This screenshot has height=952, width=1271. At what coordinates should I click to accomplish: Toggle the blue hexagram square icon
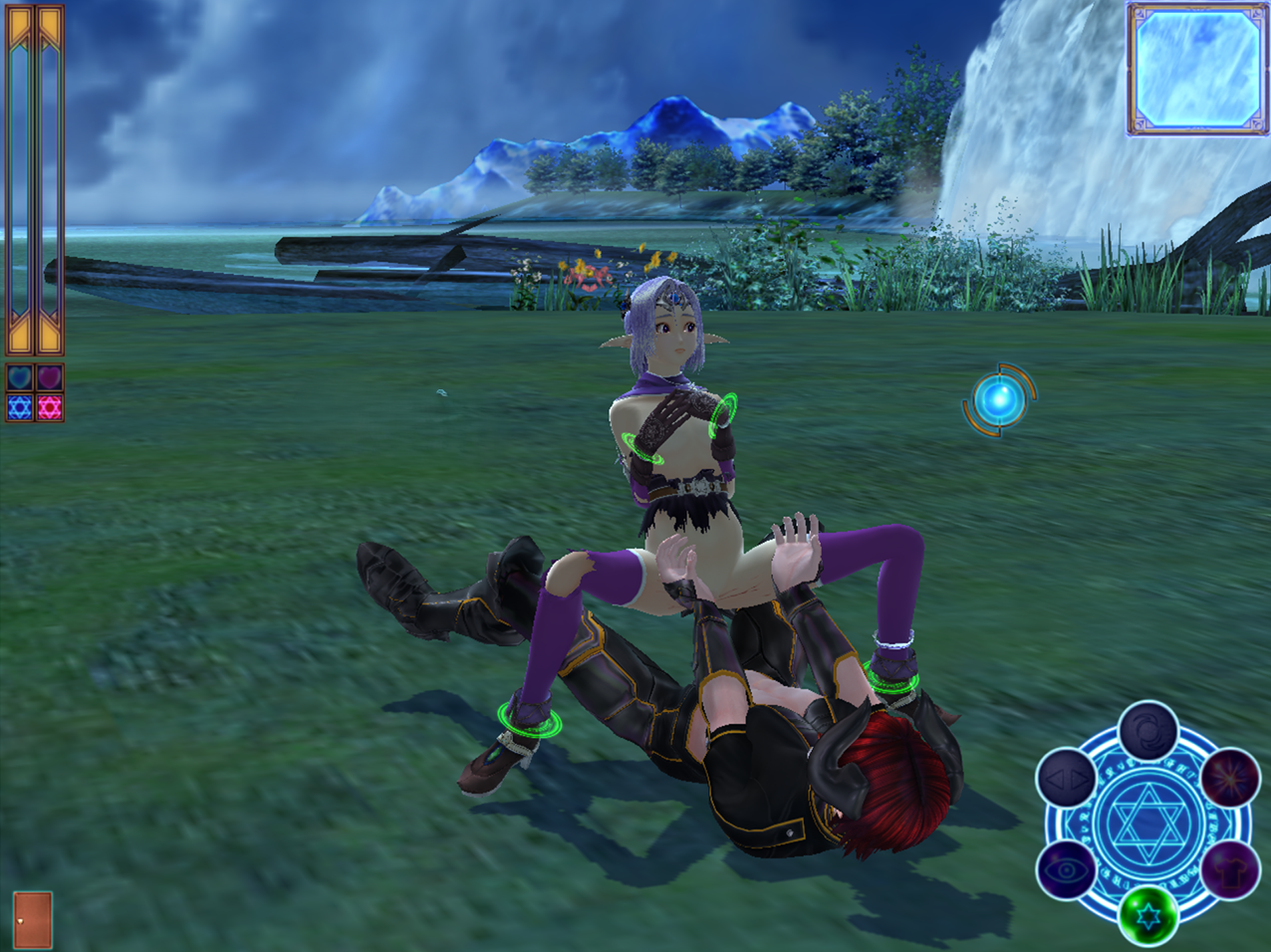(20, 407)
